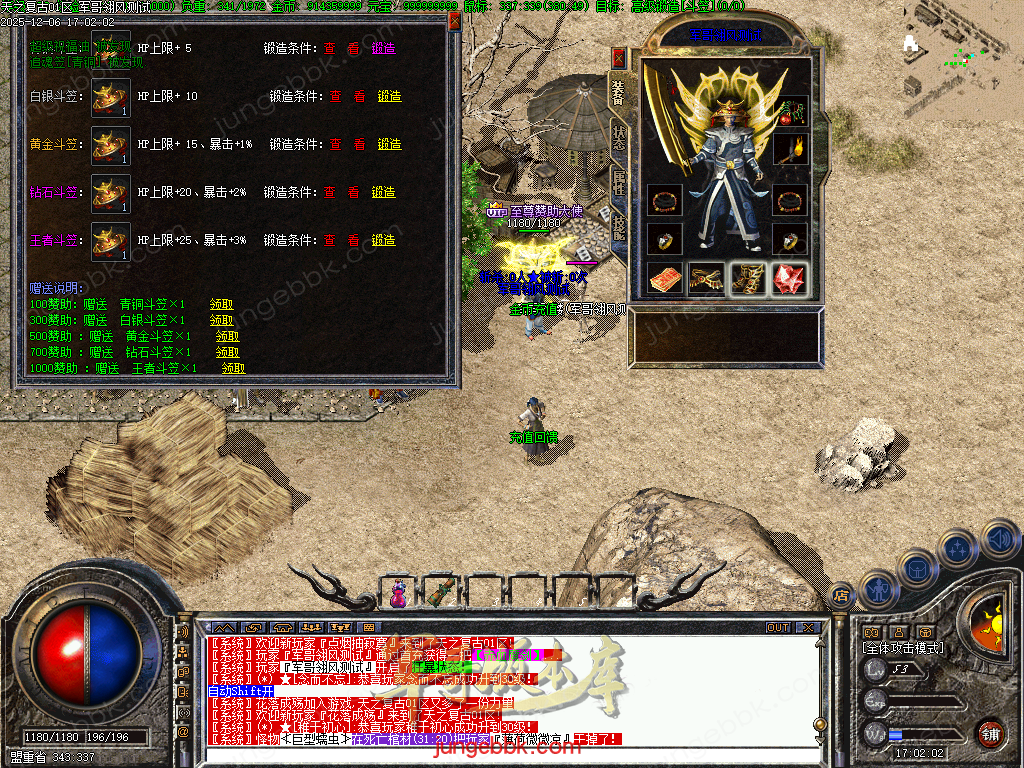The width and height of the screenshot is (1024, 768).
Task: Open the 技能 skills tab
Action: pyautogui.click(x=618, y=227)
